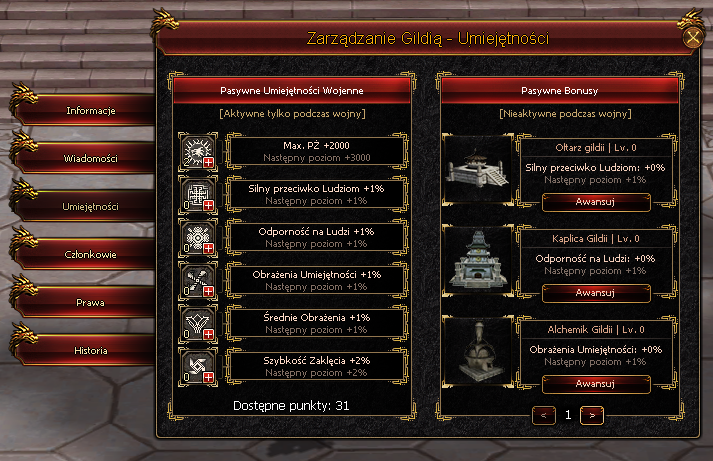Show the Członkowie tab
Screen dimensions: 713x461
[x=92, y=254]
